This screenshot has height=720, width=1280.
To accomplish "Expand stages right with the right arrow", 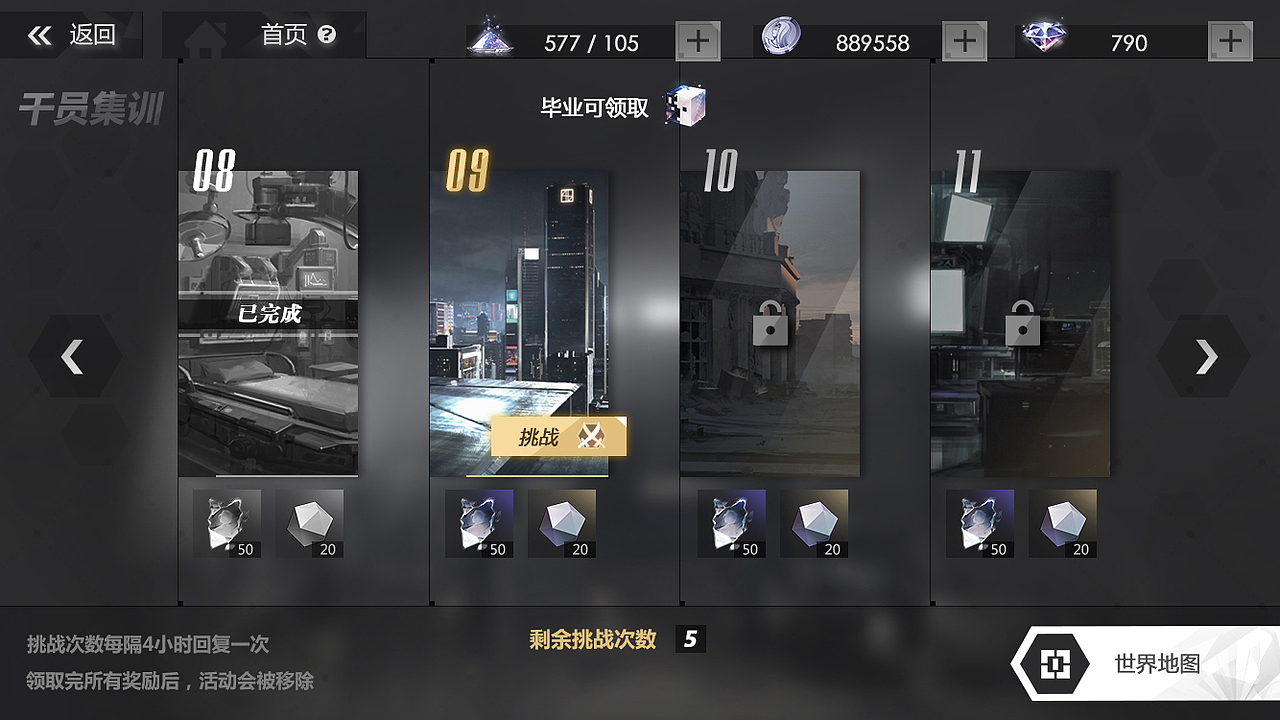I will coord(1206,356).
